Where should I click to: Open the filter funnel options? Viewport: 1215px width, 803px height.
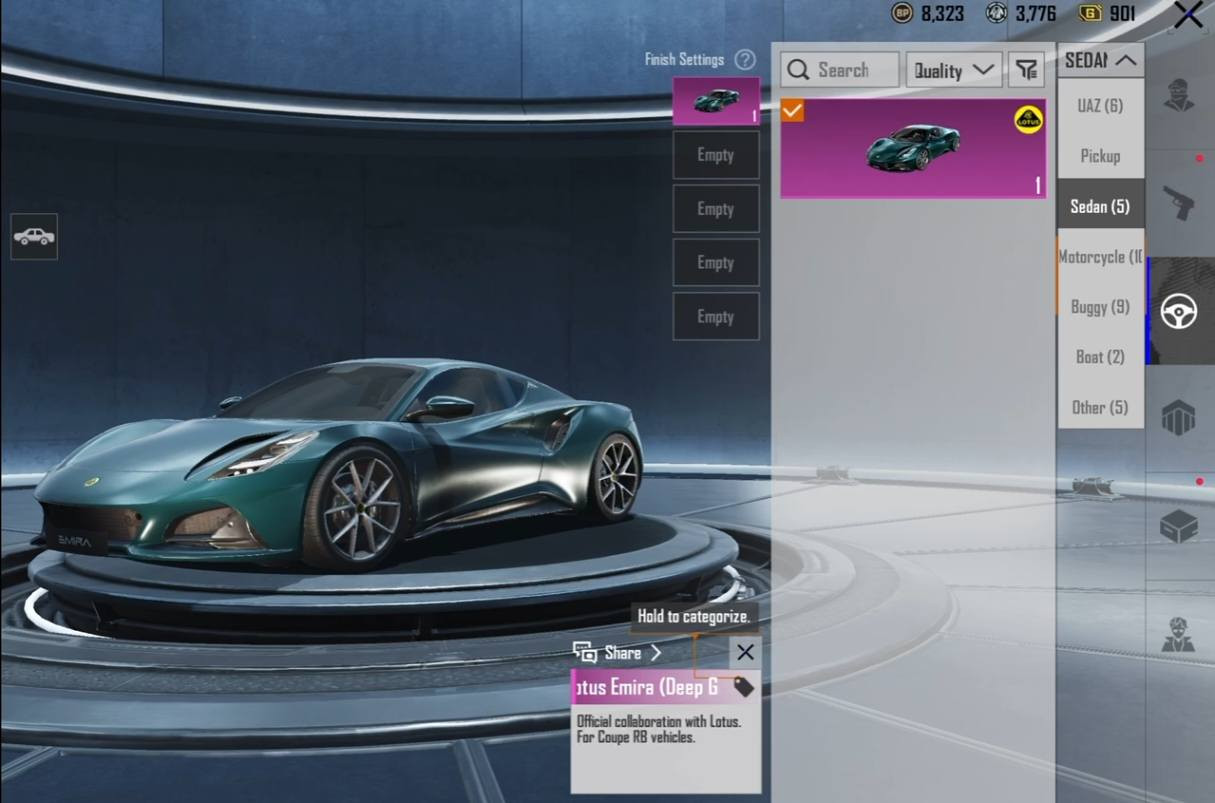pos(1026,70)
